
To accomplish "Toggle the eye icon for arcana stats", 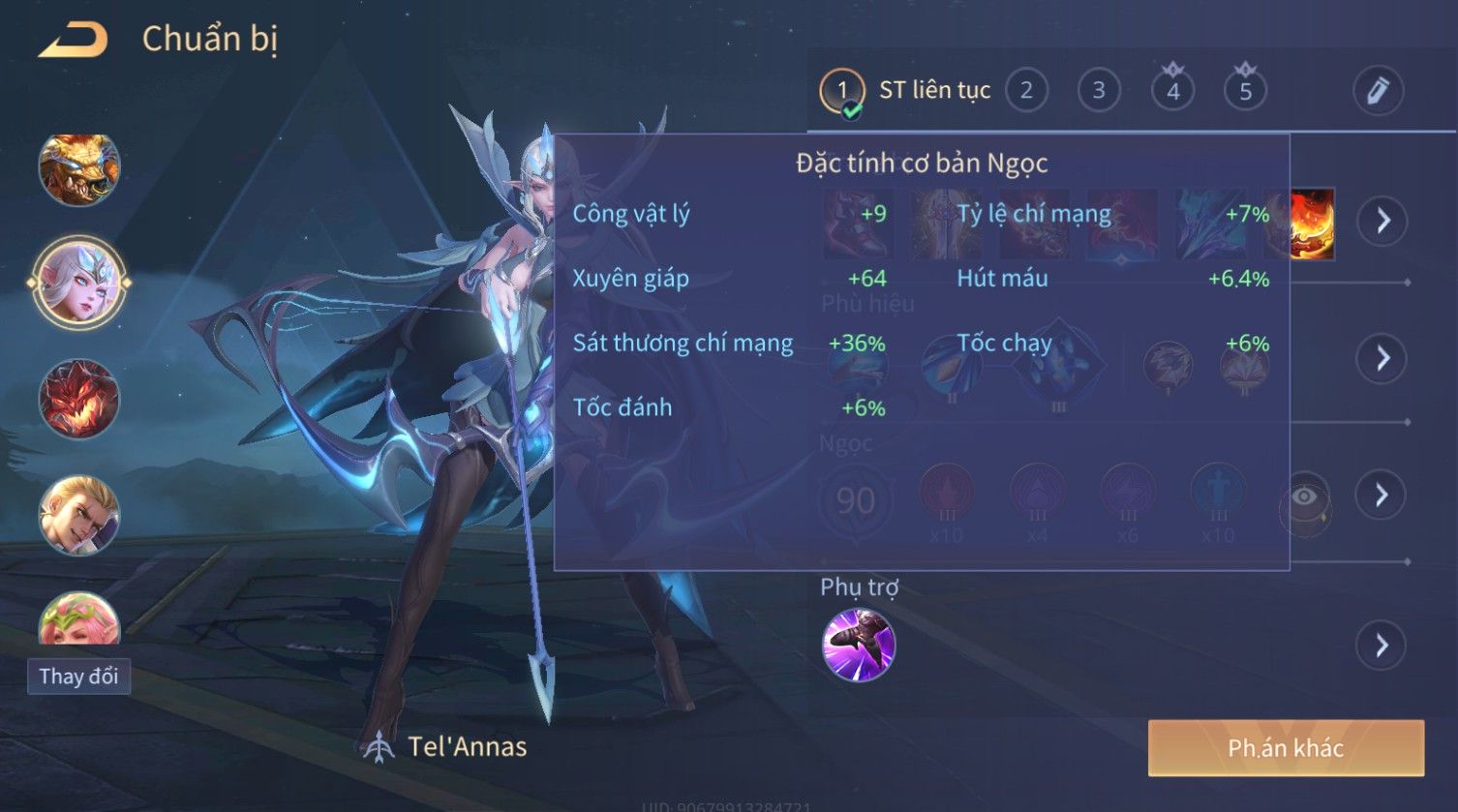I will point(1304,497).
